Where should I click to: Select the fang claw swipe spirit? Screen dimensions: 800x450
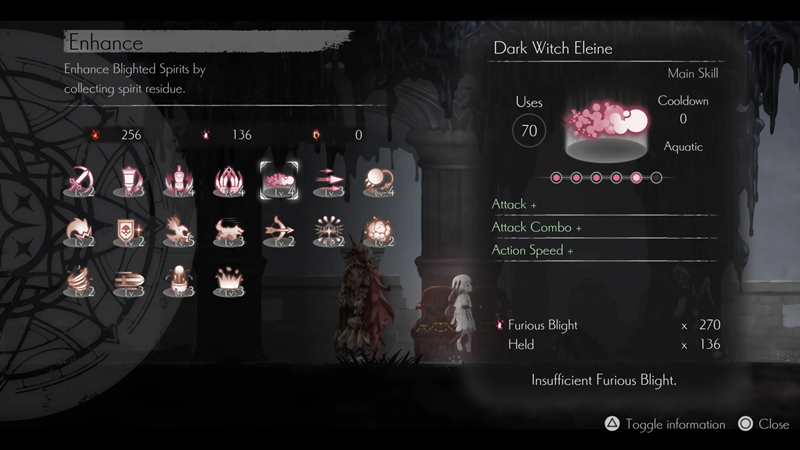pyautogui.click(x=79, y=232)
